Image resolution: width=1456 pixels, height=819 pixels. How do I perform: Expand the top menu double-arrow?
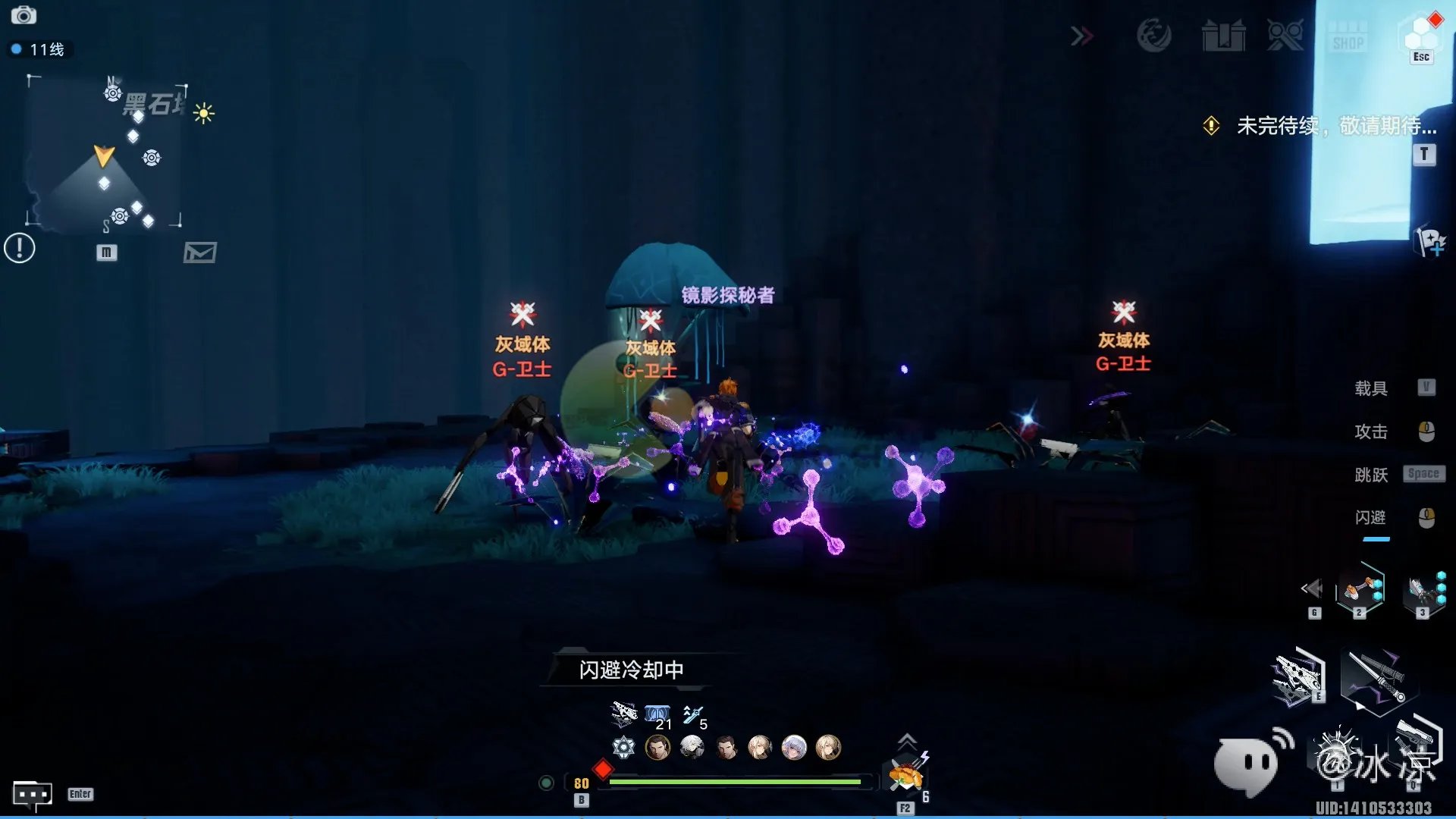[1082, 36]
